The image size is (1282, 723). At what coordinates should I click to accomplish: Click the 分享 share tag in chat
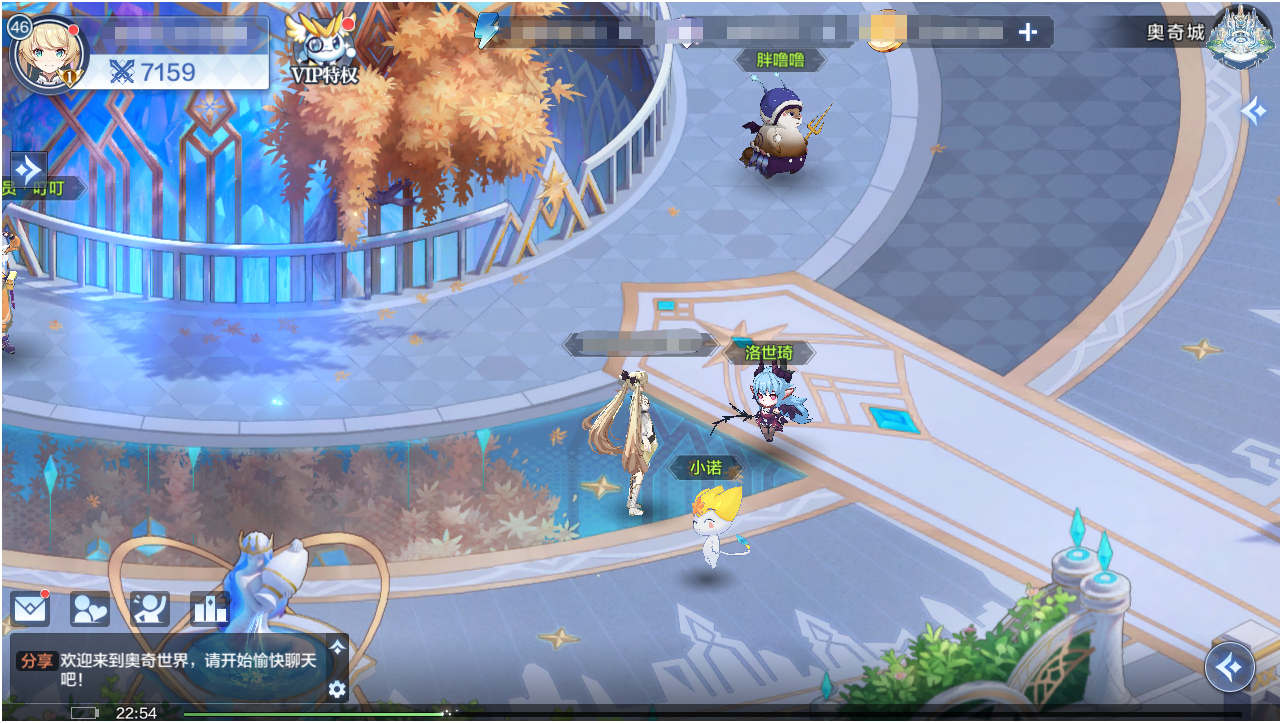[x=37, y=661]
